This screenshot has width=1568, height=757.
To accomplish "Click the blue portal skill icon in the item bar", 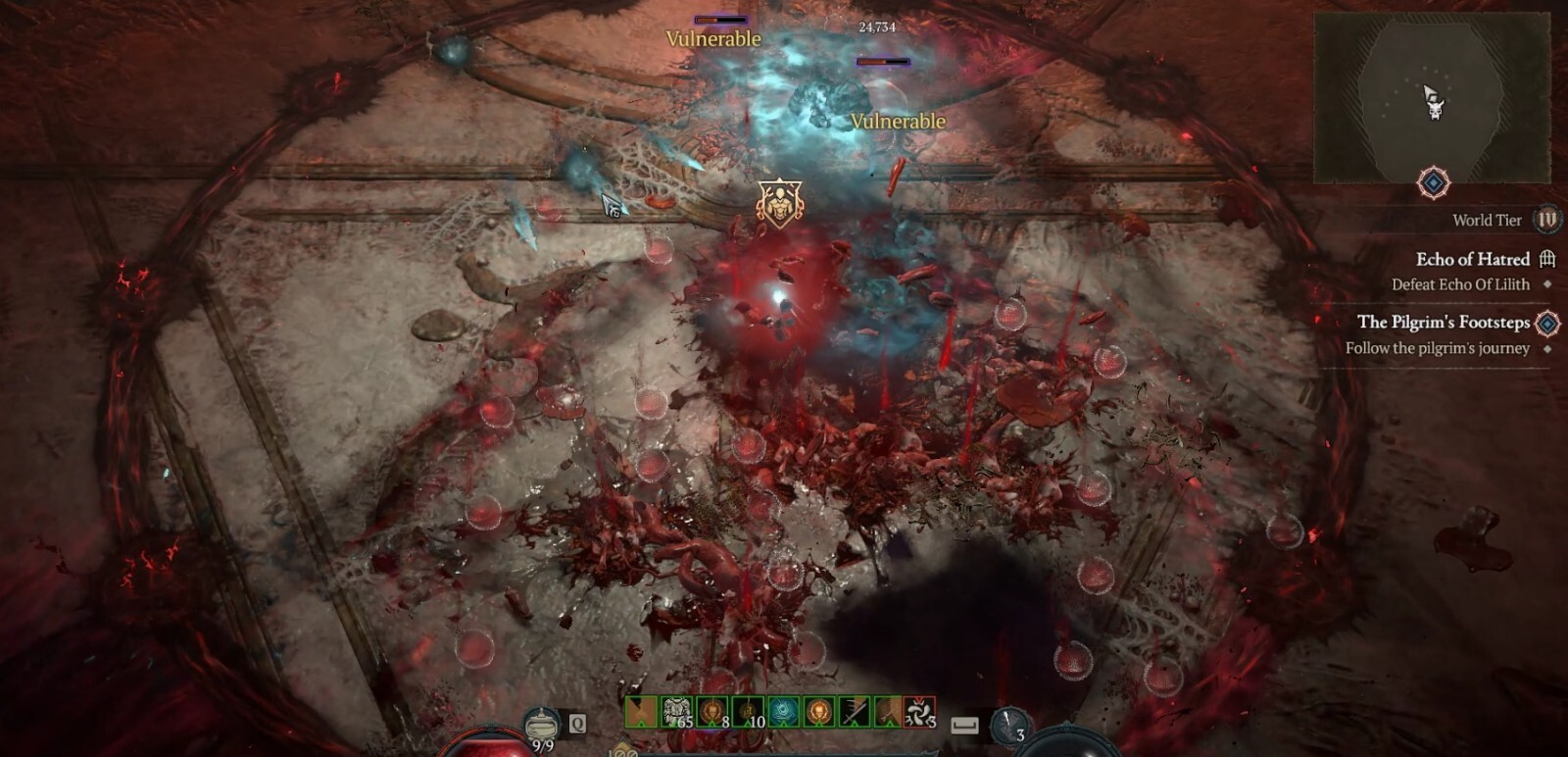I will tap(783, 712).
